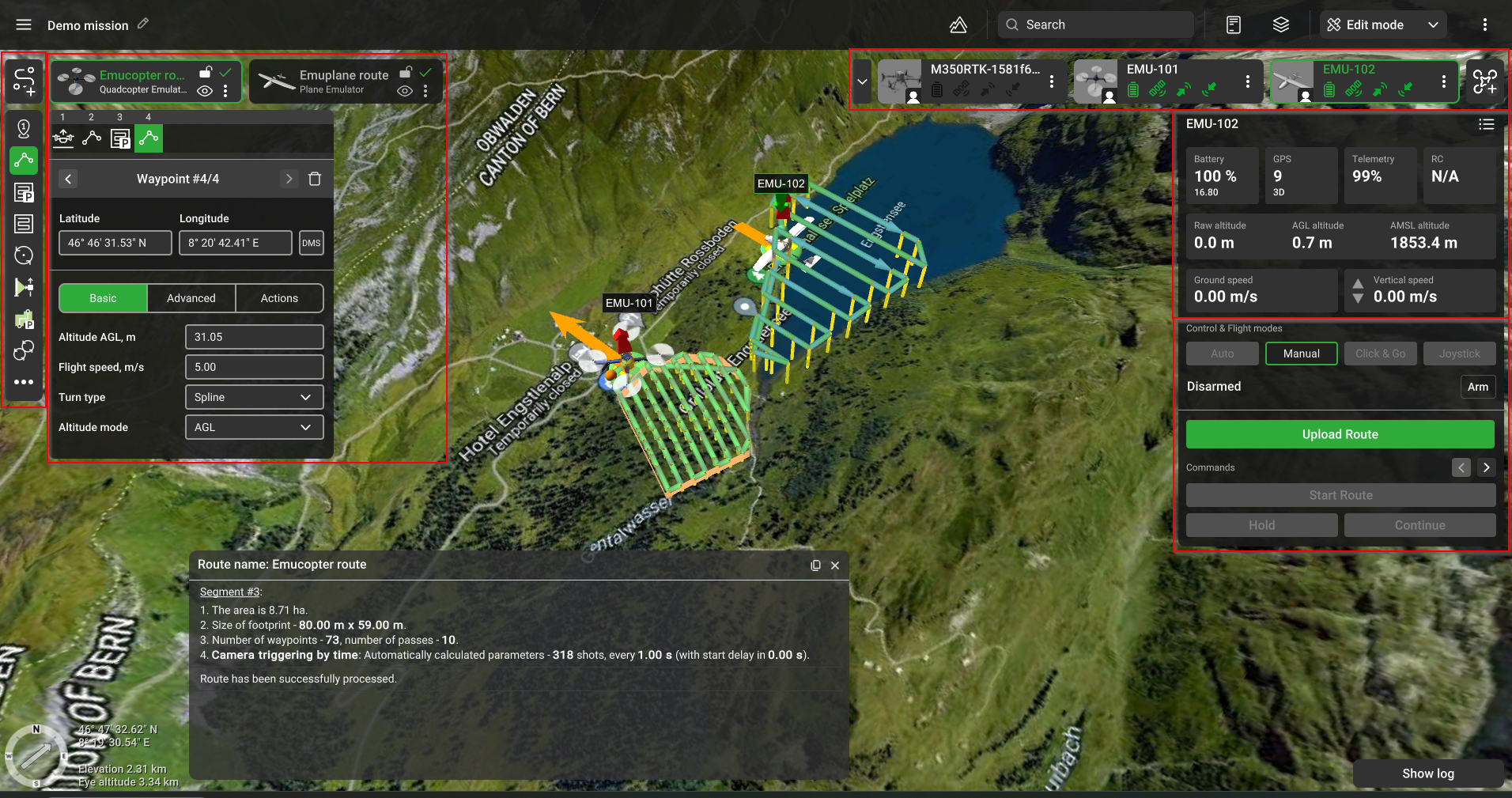Switch to the Advanced waypoint tab
The height and width of the screenshot is (798, 1512).
pos(191,298)
